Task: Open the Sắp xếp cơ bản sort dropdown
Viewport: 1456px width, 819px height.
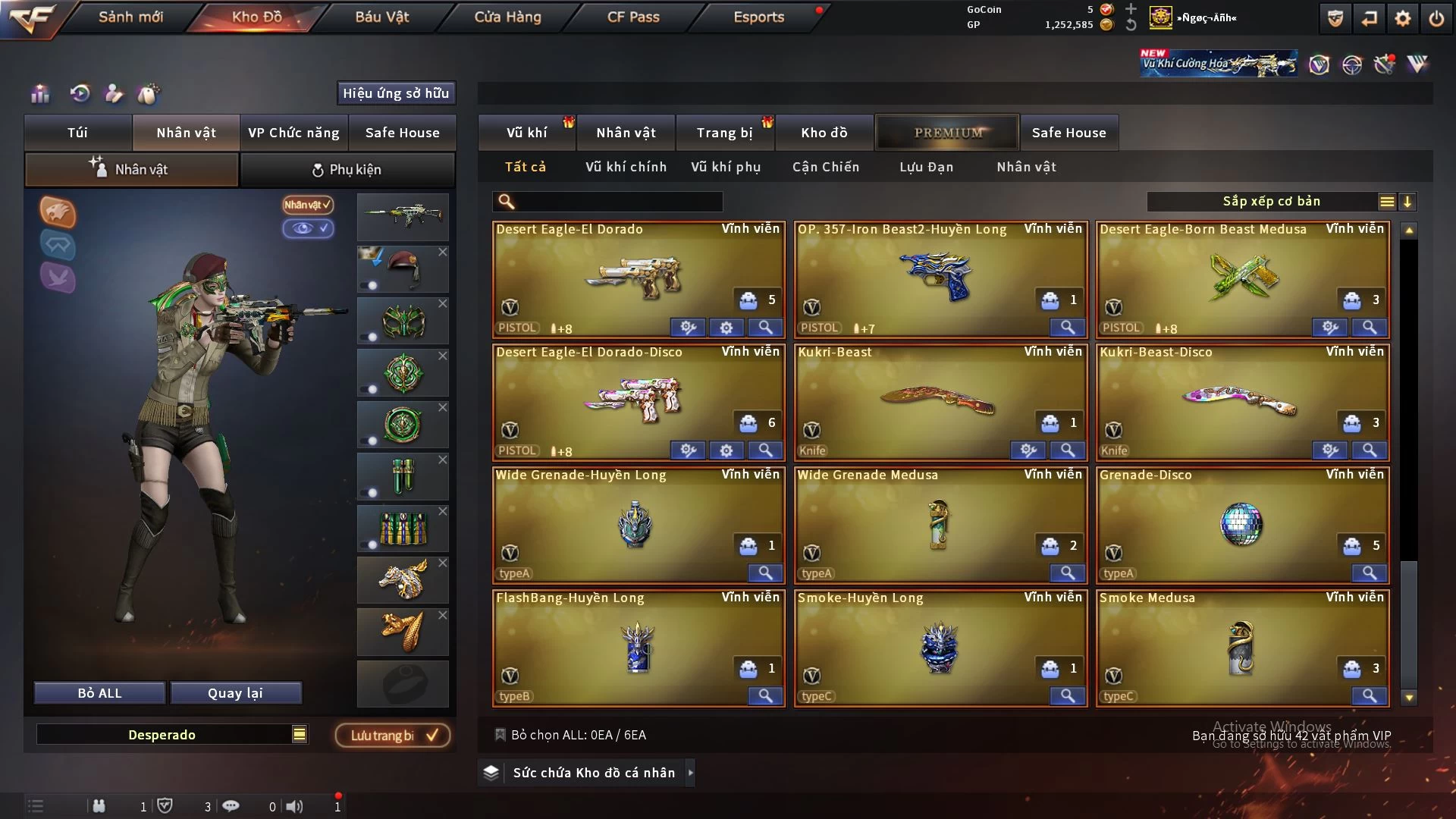Action: (1272, 202)
